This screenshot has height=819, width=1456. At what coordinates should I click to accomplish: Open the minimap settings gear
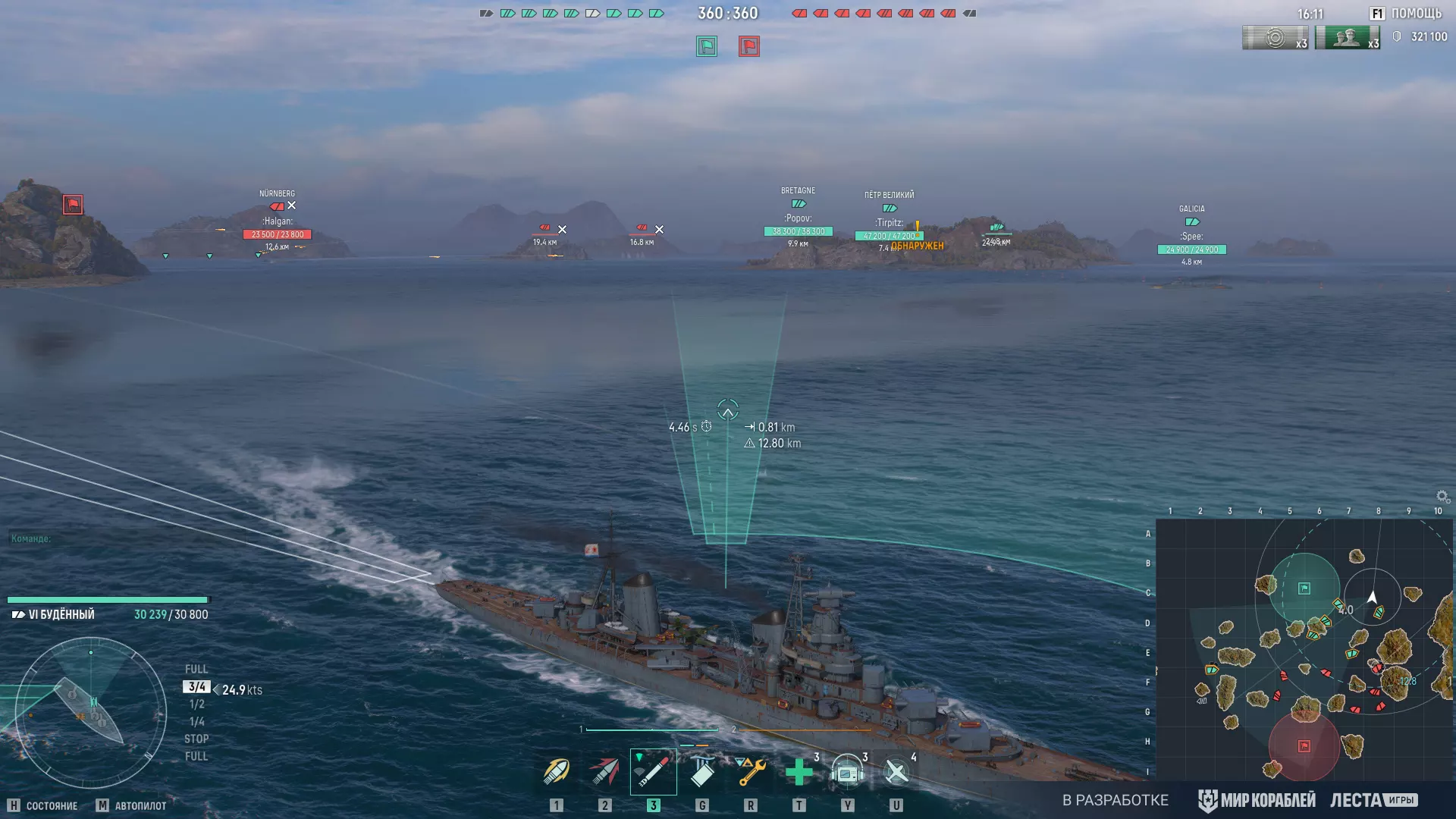[1442, 497]
